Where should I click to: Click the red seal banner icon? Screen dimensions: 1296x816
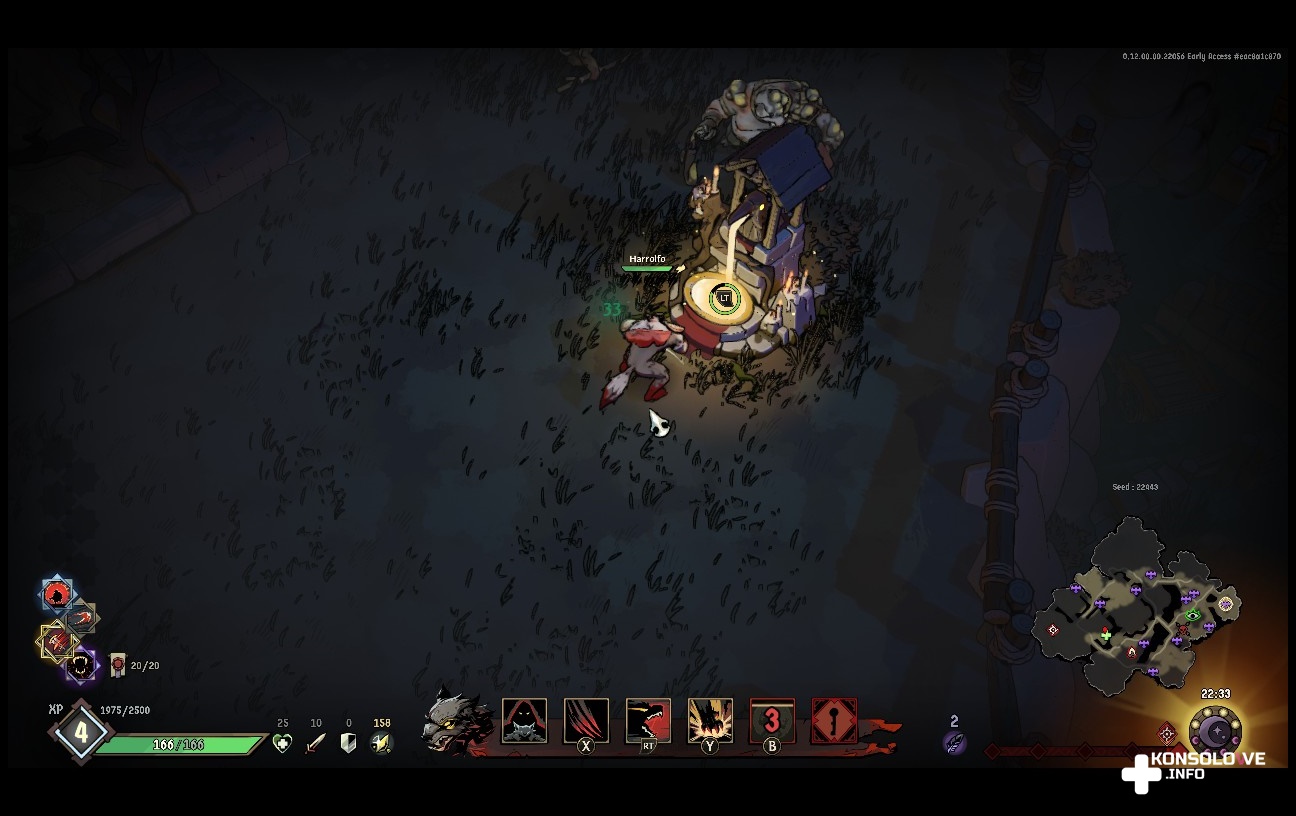pos(118,664)
